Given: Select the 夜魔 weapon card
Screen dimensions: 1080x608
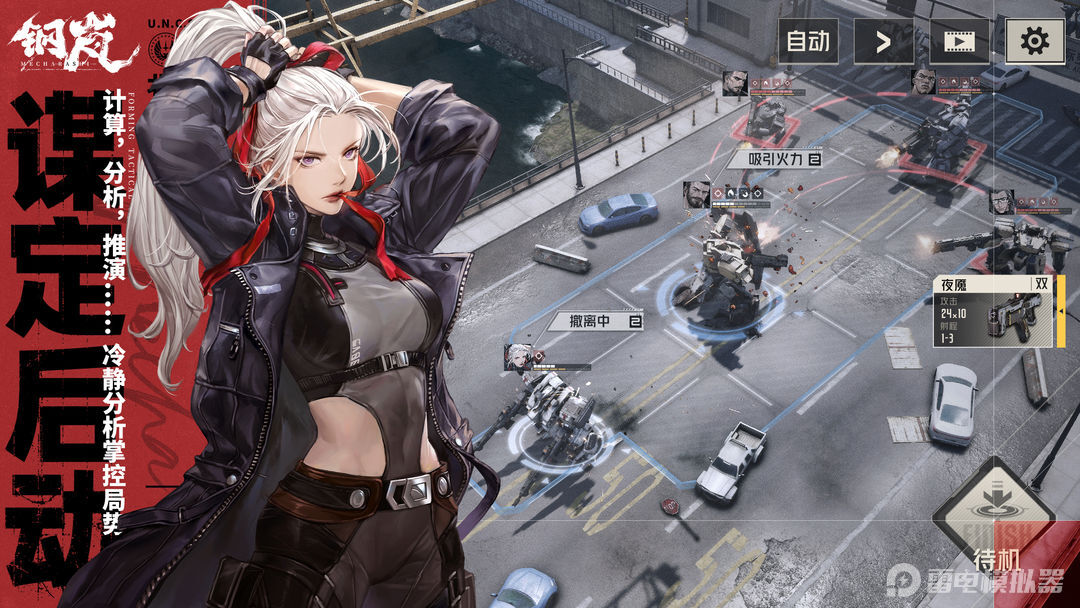Looking at the screenshot, I should point(997,311).
